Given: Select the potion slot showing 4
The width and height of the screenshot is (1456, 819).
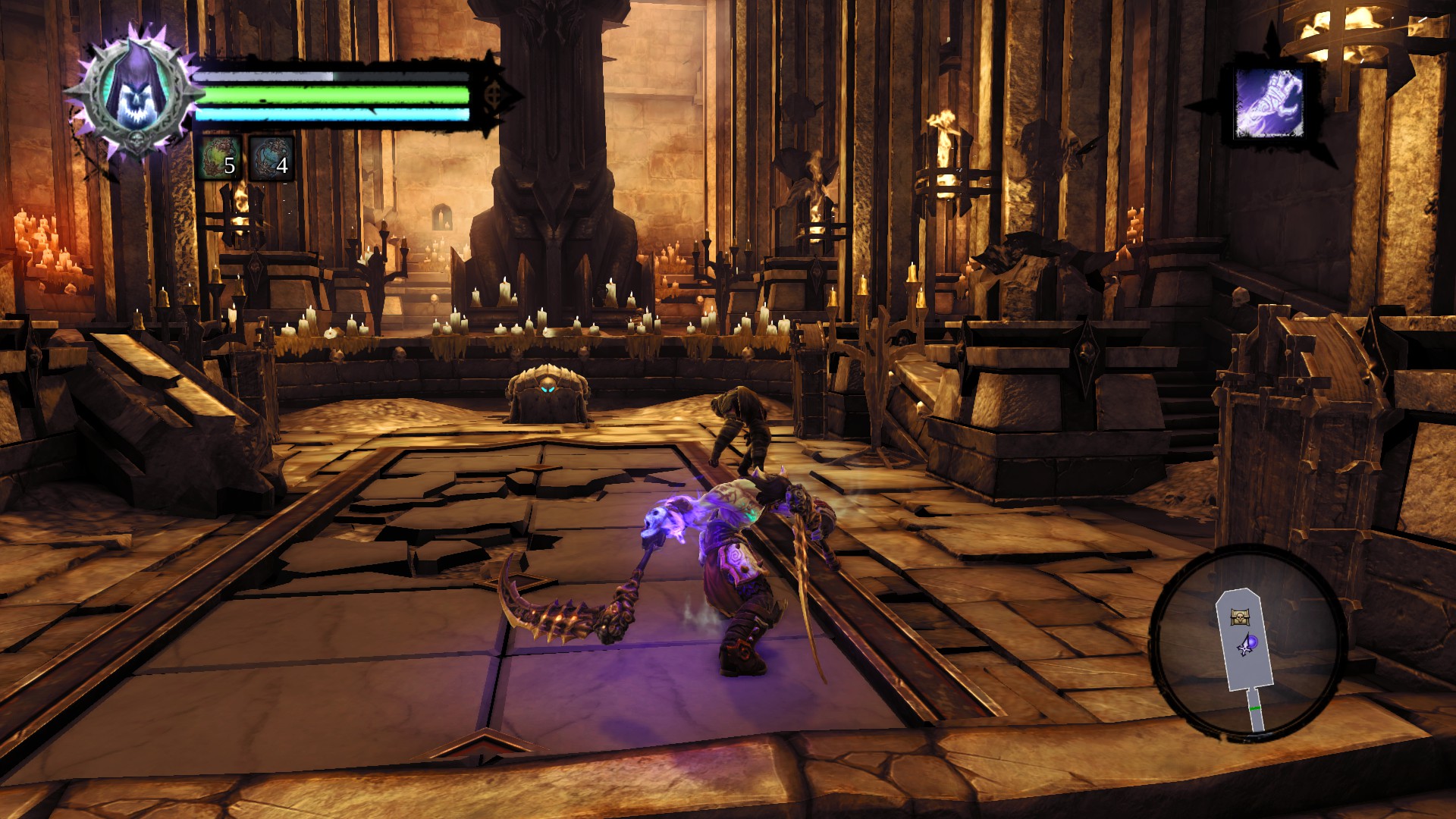Looking at the screenshot, I should [271, 158].
